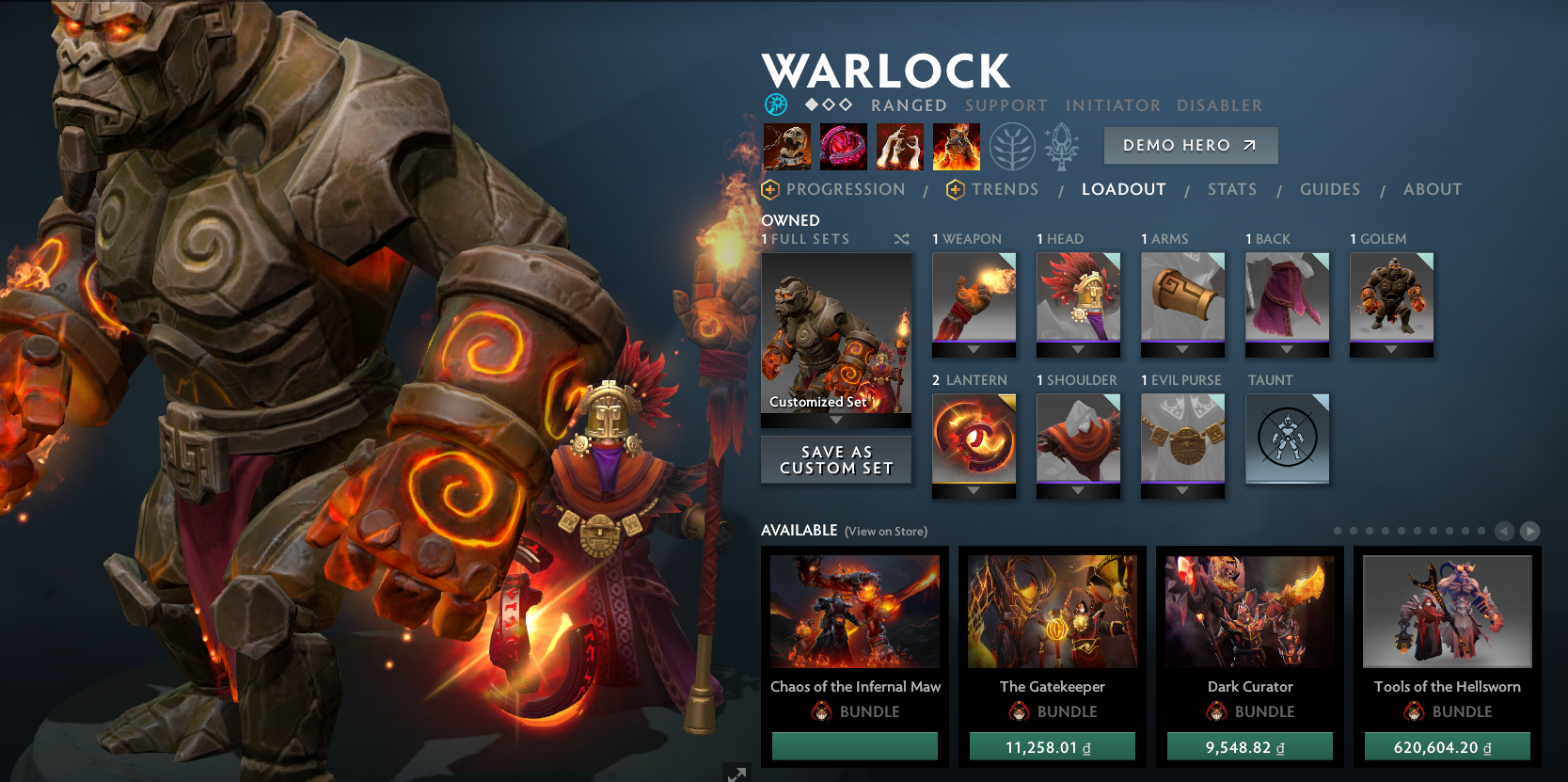Click the Shadow Word ability icon

point(844,146)
